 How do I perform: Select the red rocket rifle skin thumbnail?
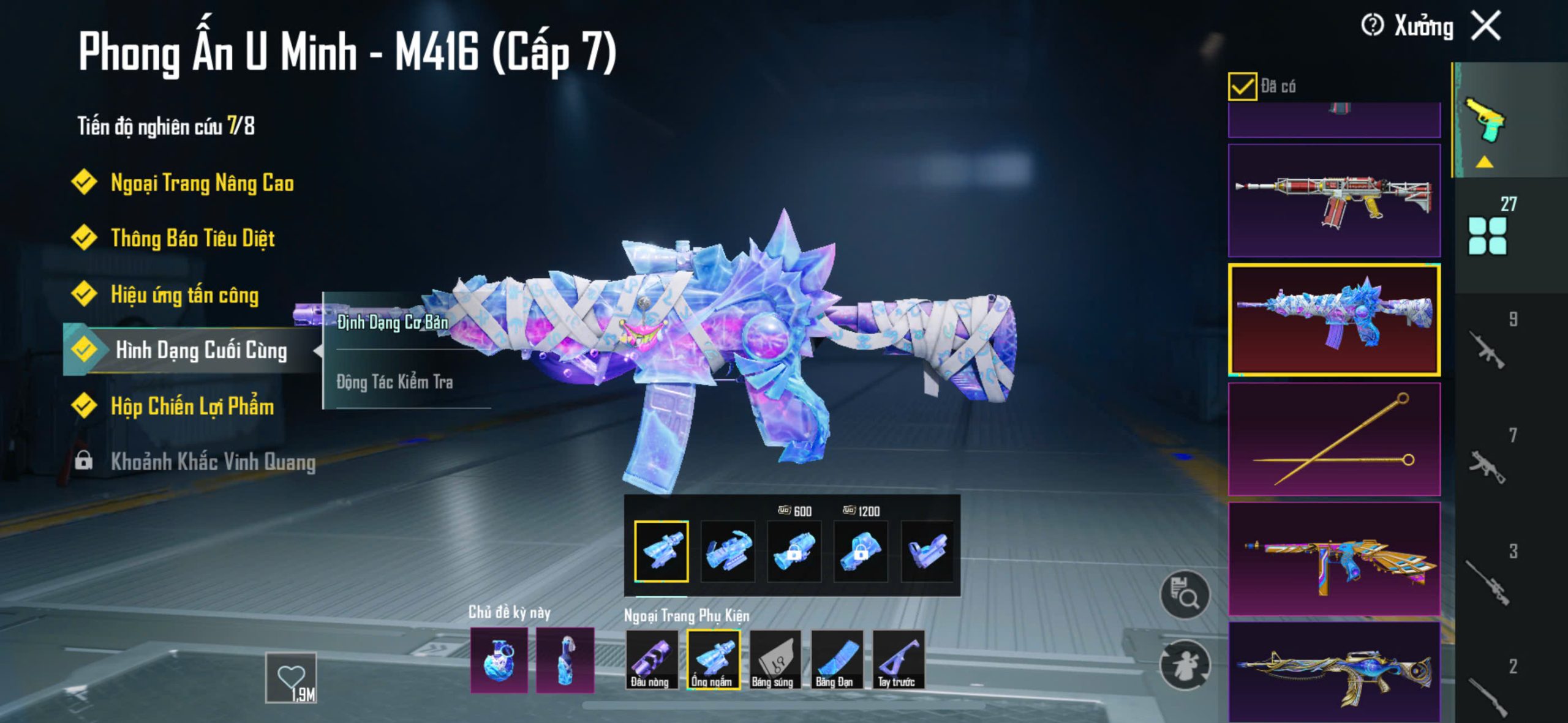1333,200
